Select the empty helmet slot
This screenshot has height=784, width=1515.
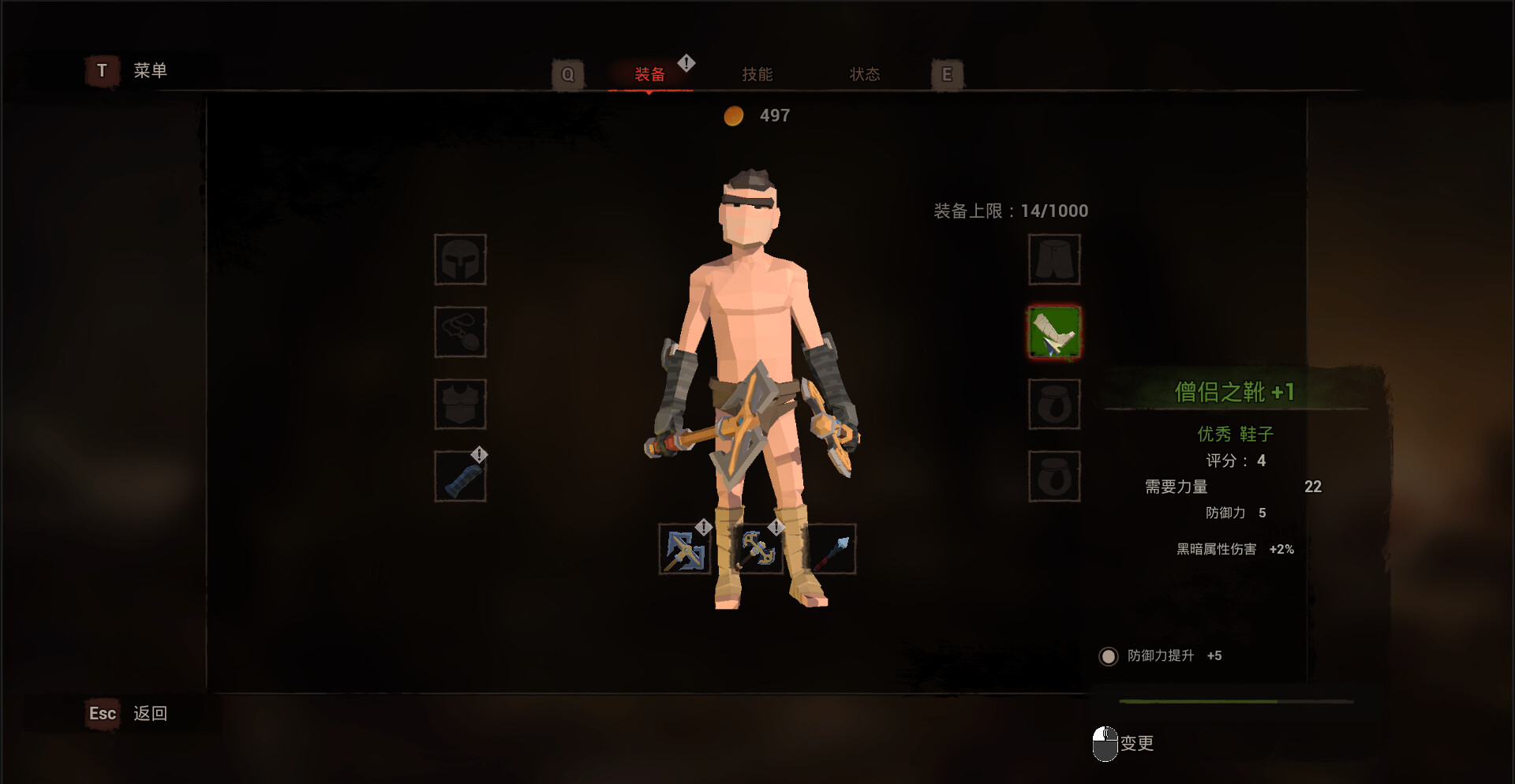click(x=460, y=259)
